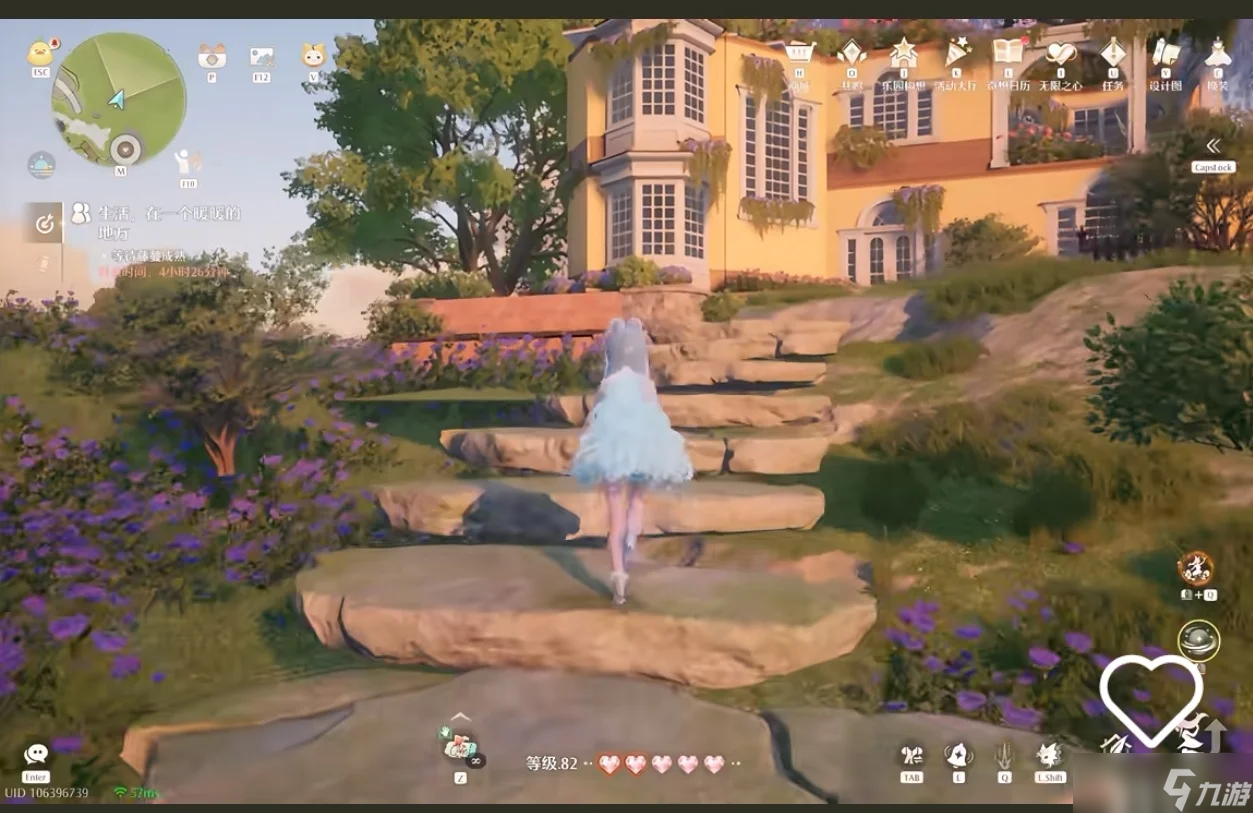Viewport: 1253px width, 813px height.
Task: Open the shop basket icon
Action: (x=798, y=53)
